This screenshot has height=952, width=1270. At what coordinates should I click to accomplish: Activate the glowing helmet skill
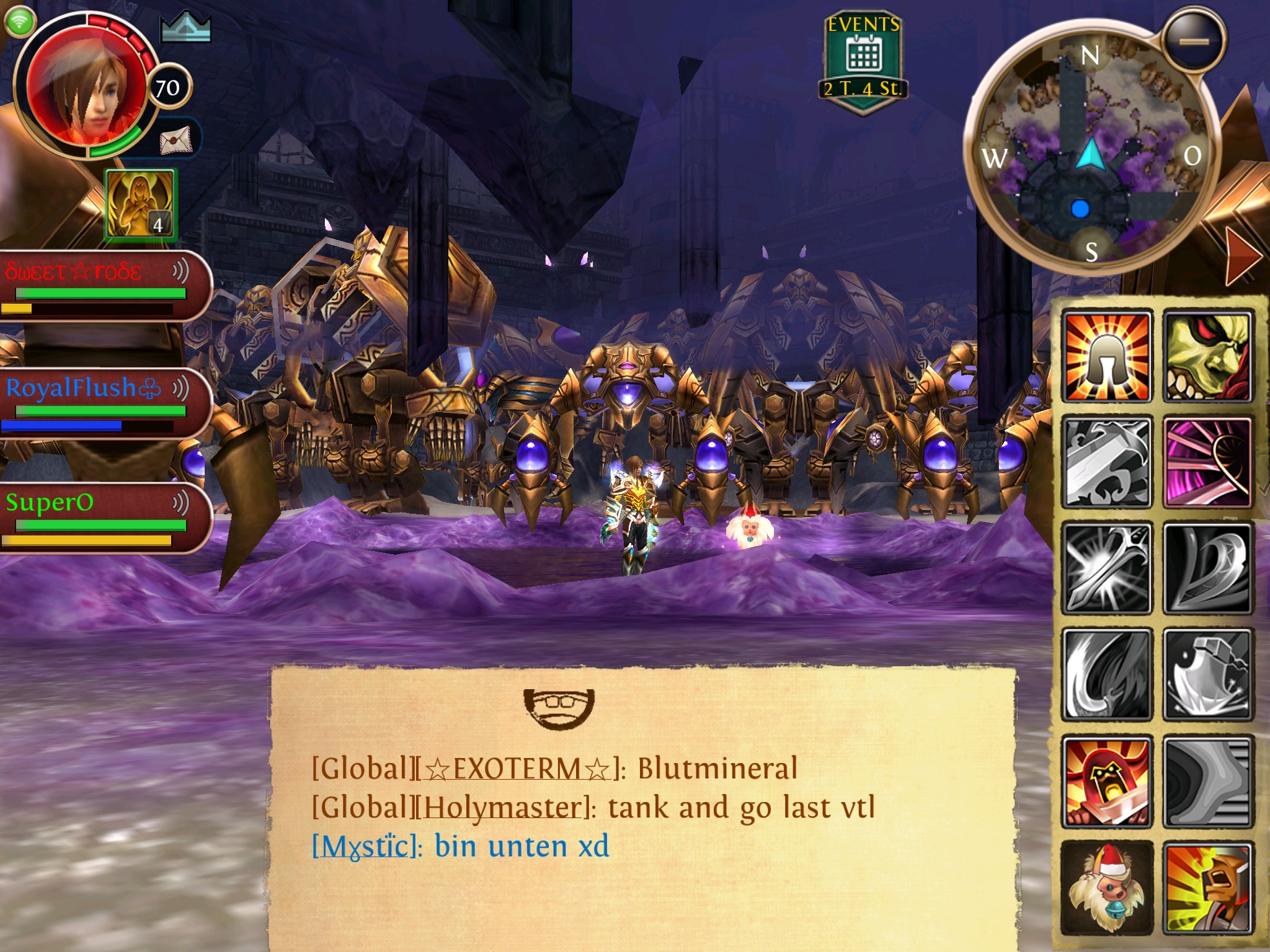[x=1107, y=356]
